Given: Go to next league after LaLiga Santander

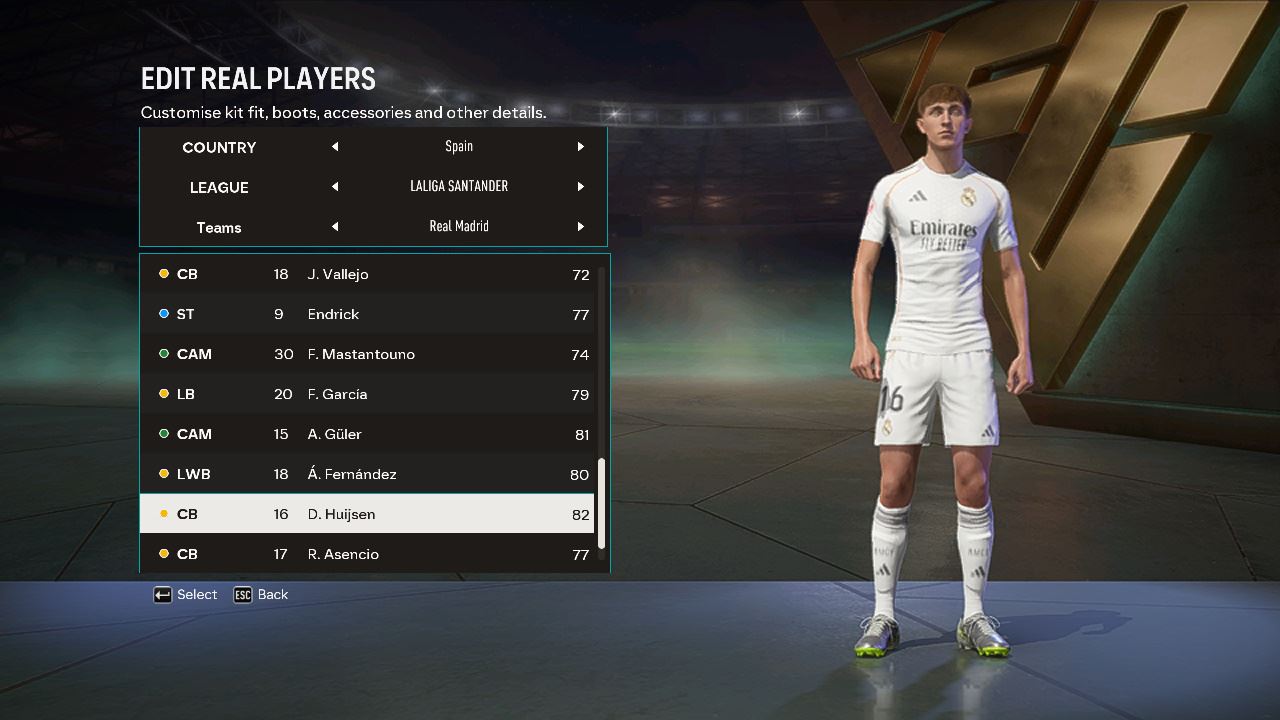Looking at the screenshot, I should click(580, 187).
